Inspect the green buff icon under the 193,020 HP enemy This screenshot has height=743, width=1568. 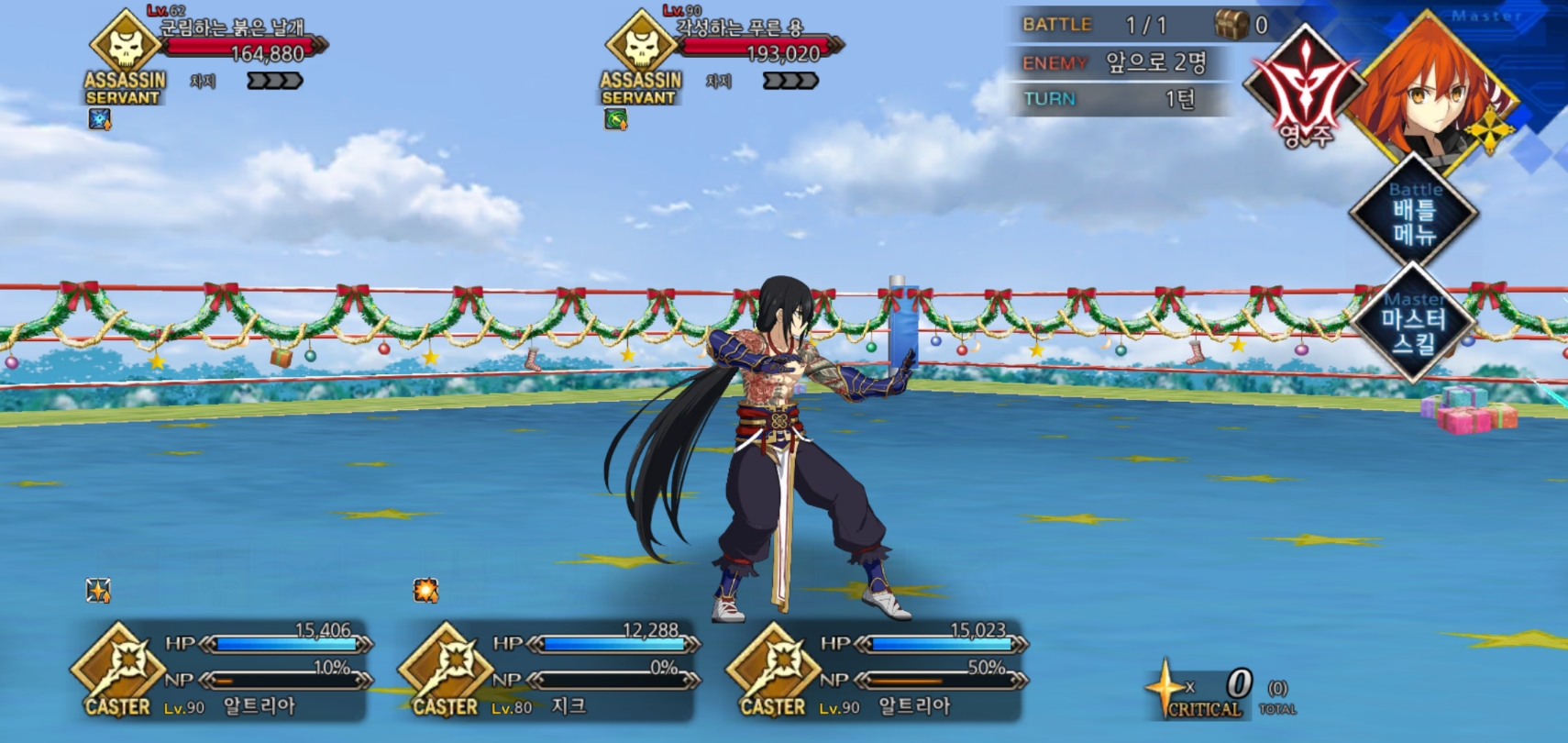[615, 119]
